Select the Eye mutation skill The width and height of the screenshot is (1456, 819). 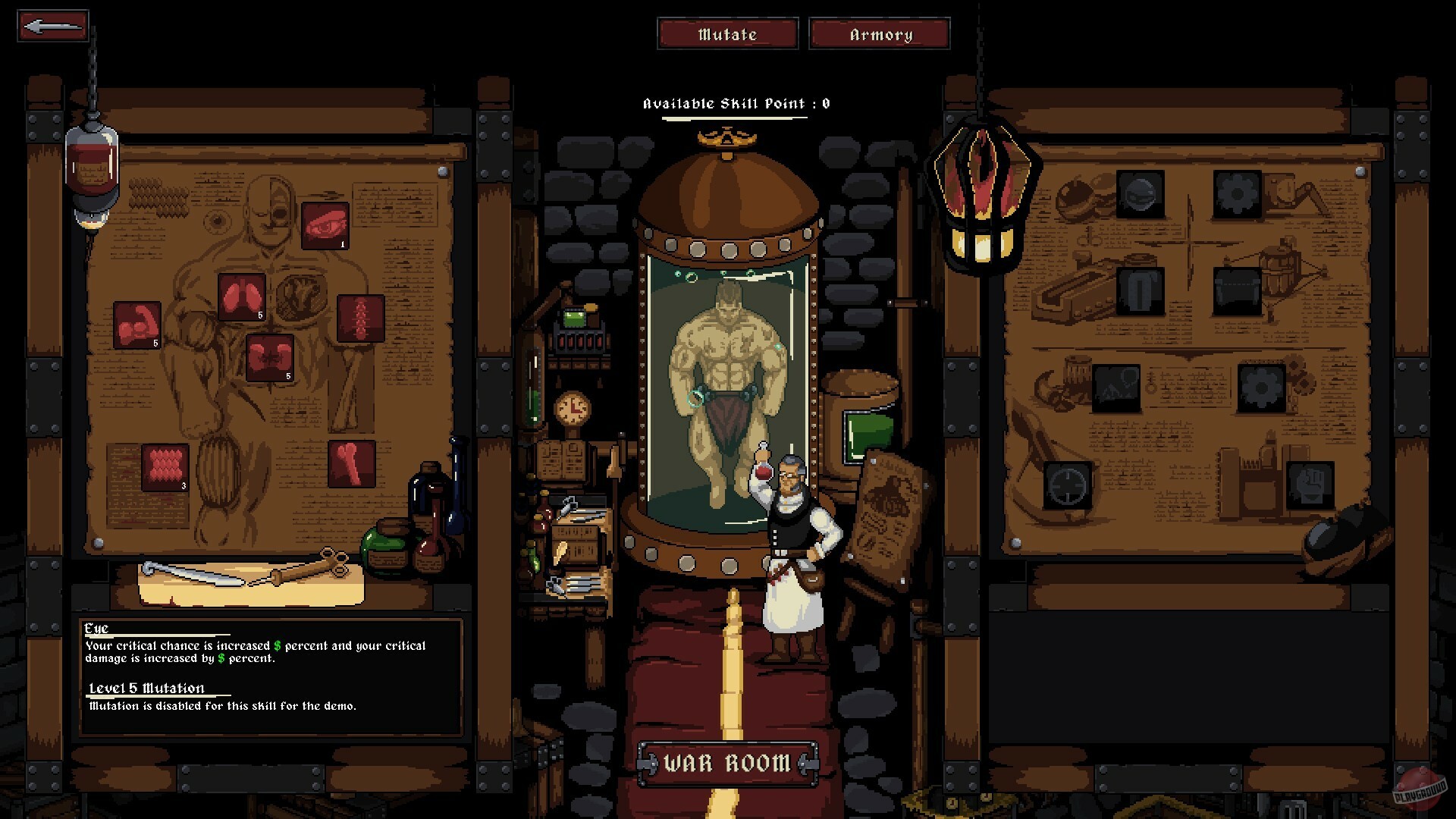tap(325, 224)
